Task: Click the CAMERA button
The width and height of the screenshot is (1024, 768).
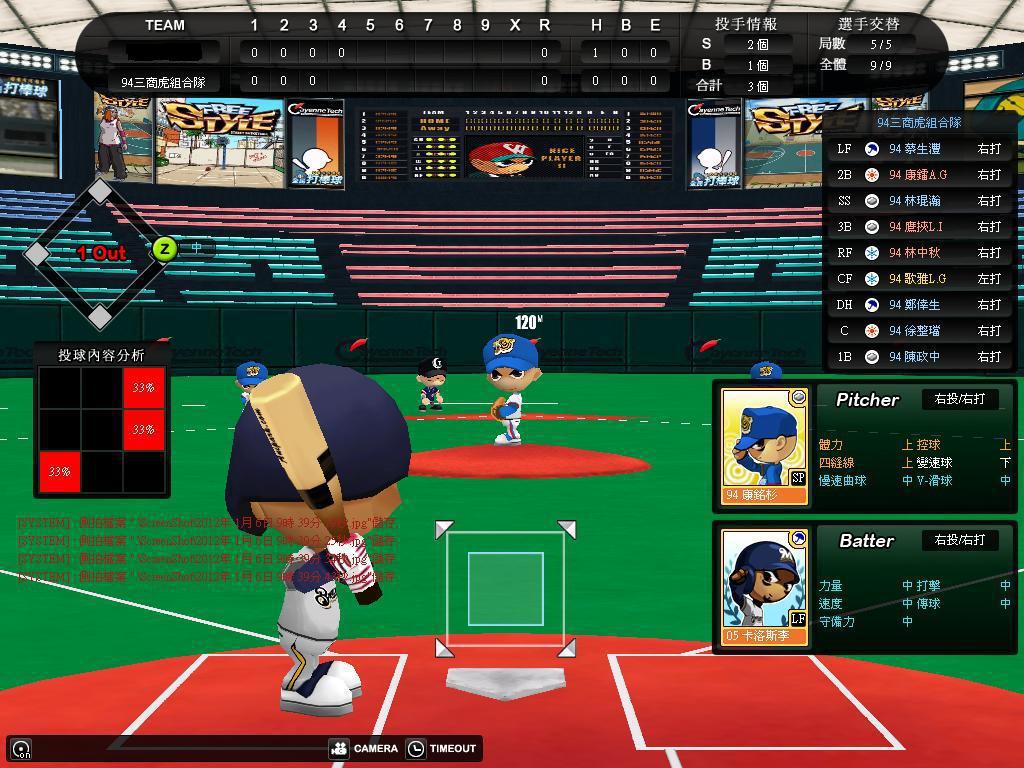Action: pos(365,748)
